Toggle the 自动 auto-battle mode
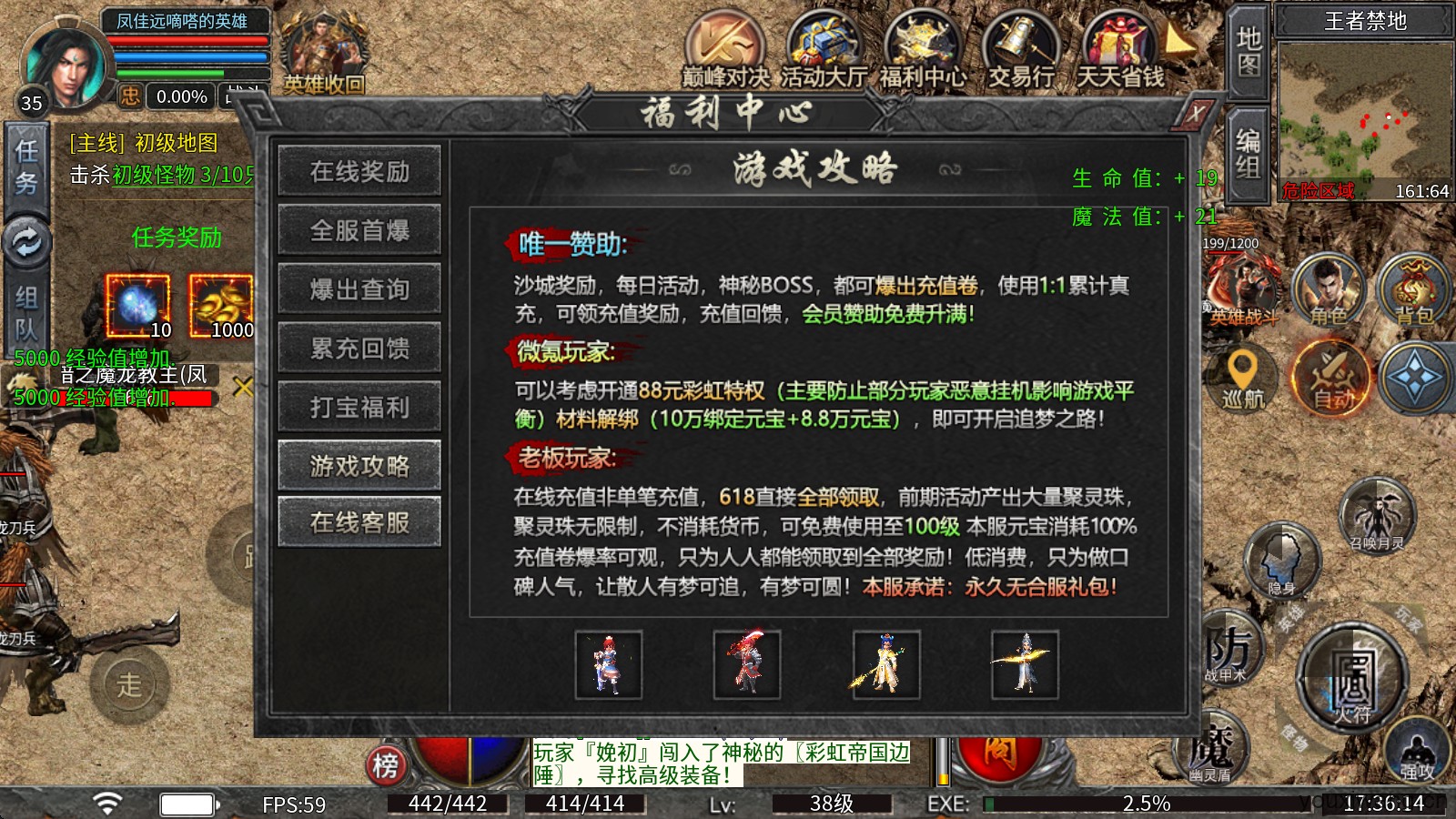This screenshot has width=1456, height=819. pos(1334,382)
